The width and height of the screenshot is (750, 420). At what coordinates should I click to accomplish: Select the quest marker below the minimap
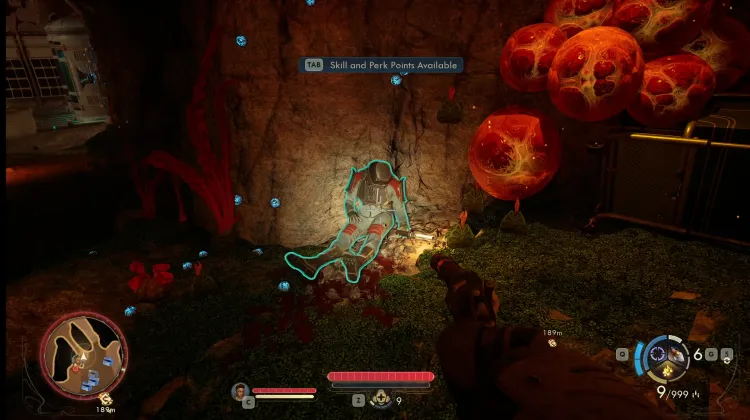105,399
